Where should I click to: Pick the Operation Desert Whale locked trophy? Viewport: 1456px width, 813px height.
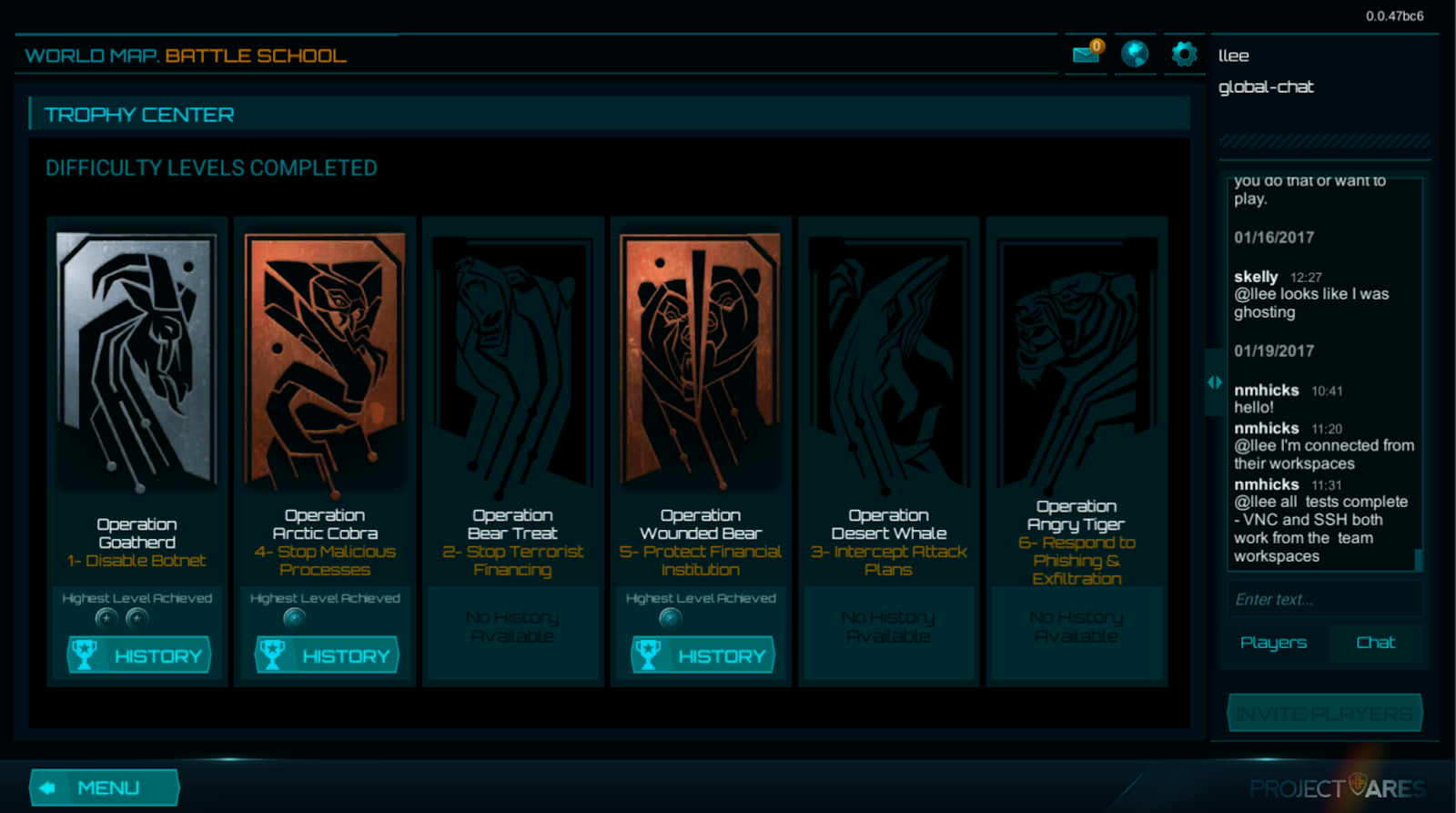click(888, 360)
